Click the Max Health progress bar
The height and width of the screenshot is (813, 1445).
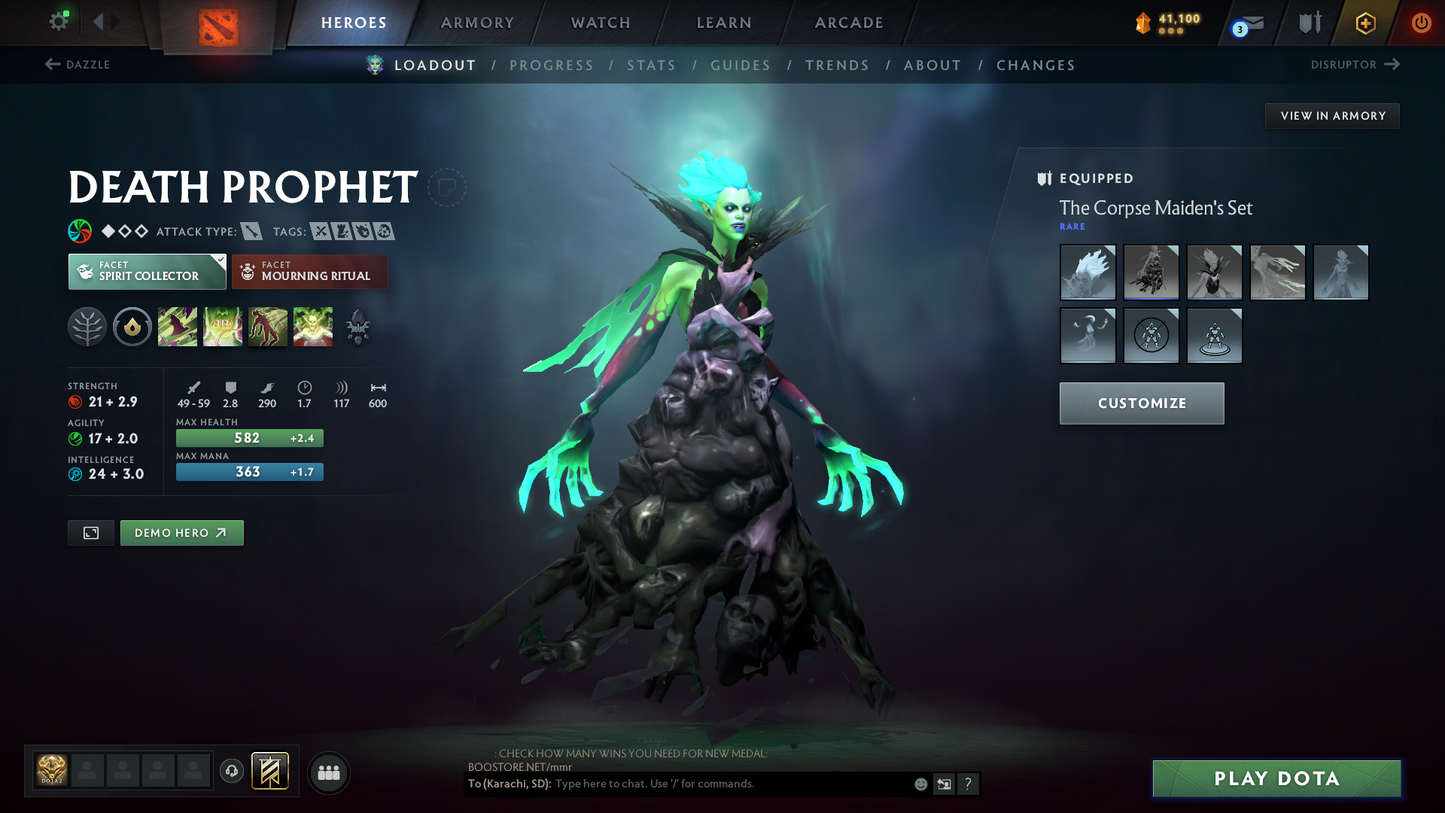[249, 438]
